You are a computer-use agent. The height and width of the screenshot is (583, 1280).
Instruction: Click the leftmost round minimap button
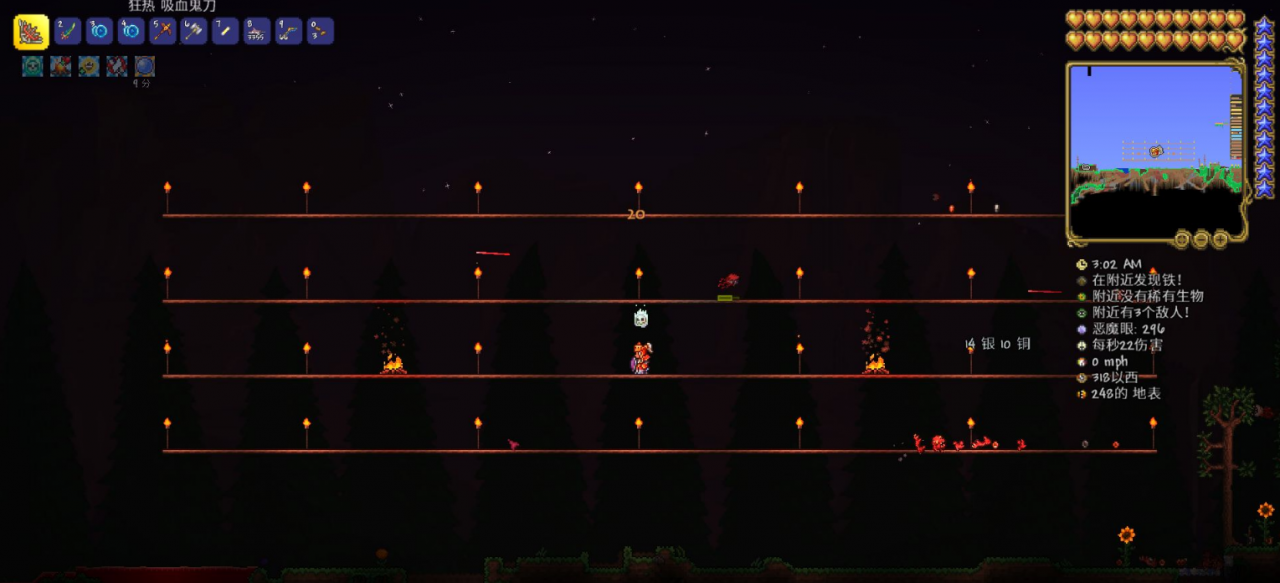pyautogui.click(x=1182, y=239)
